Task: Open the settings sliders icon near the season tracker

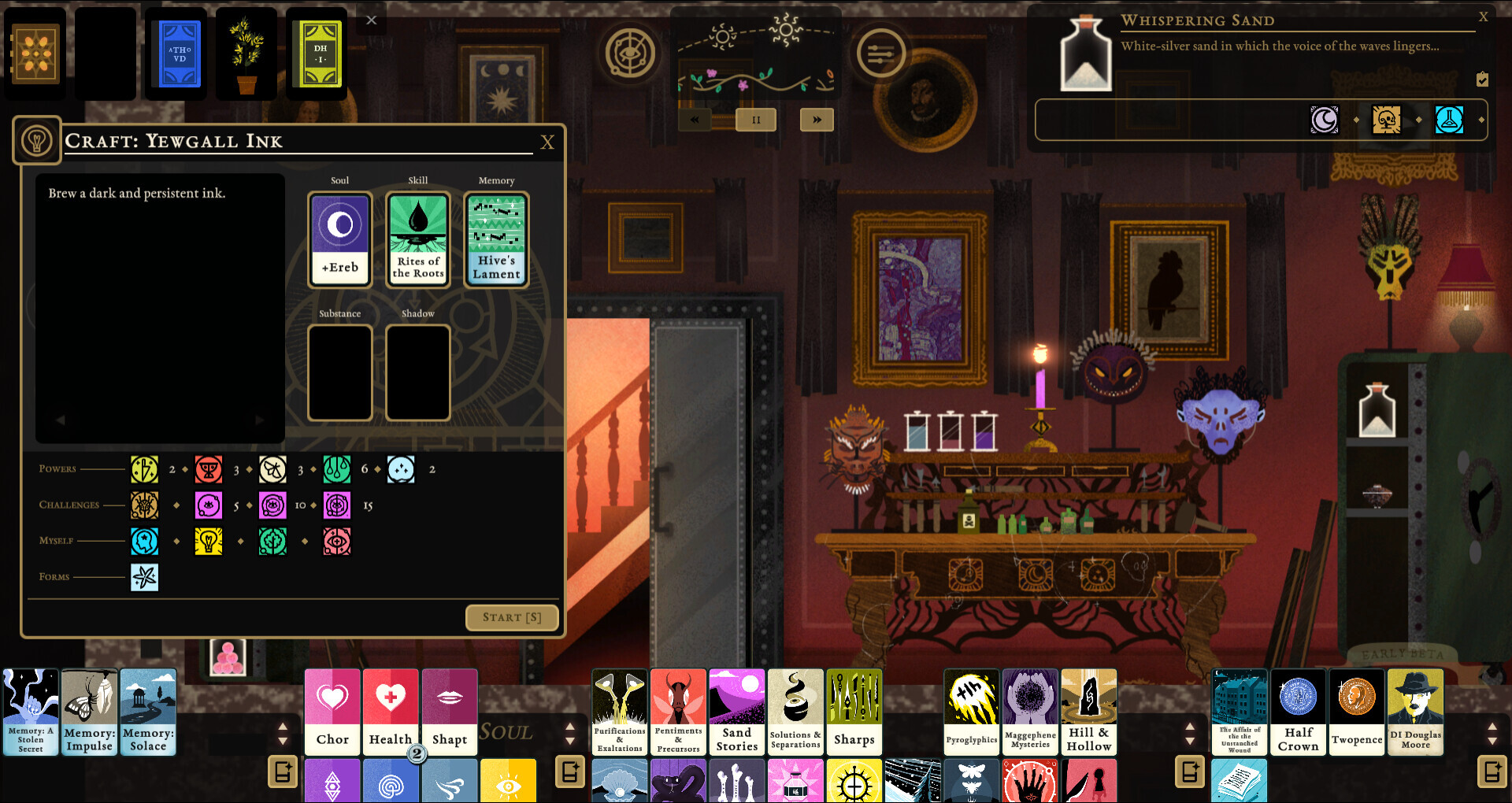Action: coord(880,51)
